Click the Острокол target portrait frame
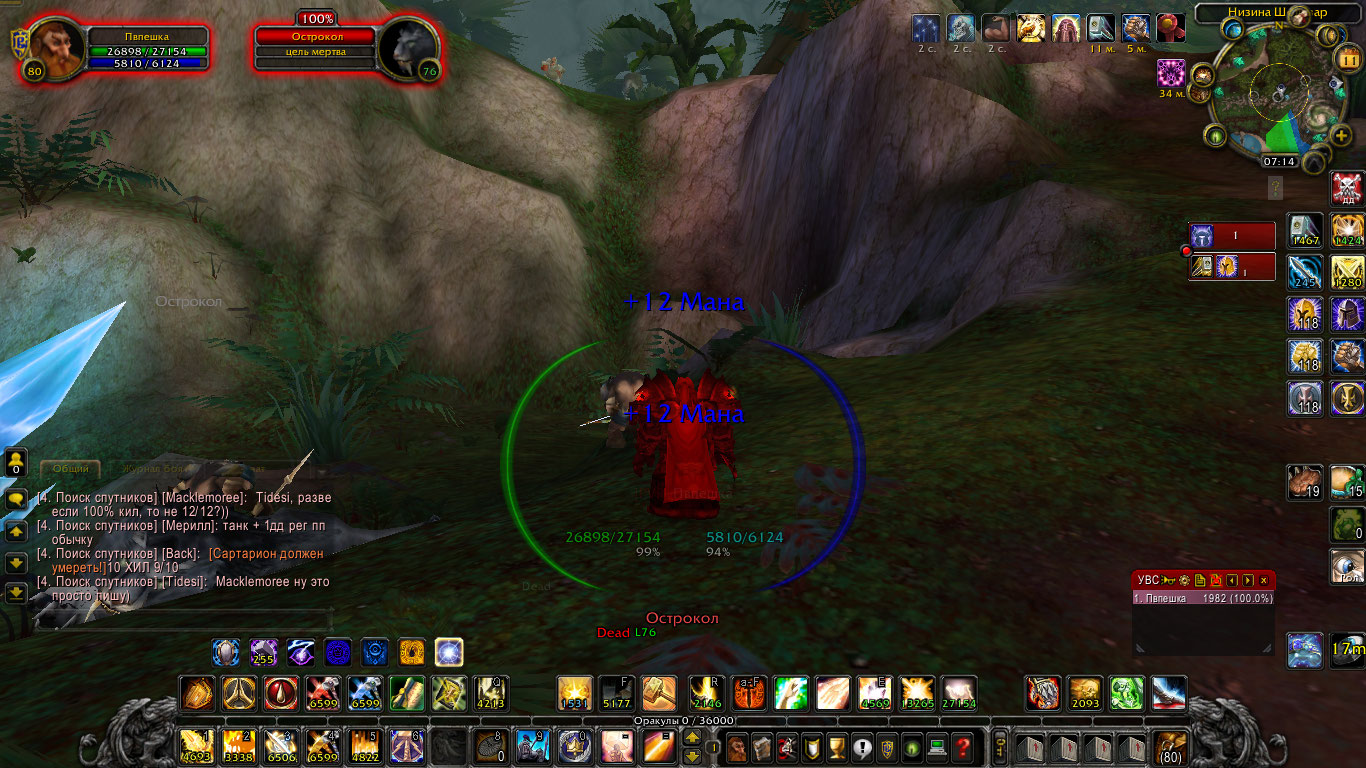Viewport: 1366px width, 768px height. pyautogui.click(x=409, y=47)
